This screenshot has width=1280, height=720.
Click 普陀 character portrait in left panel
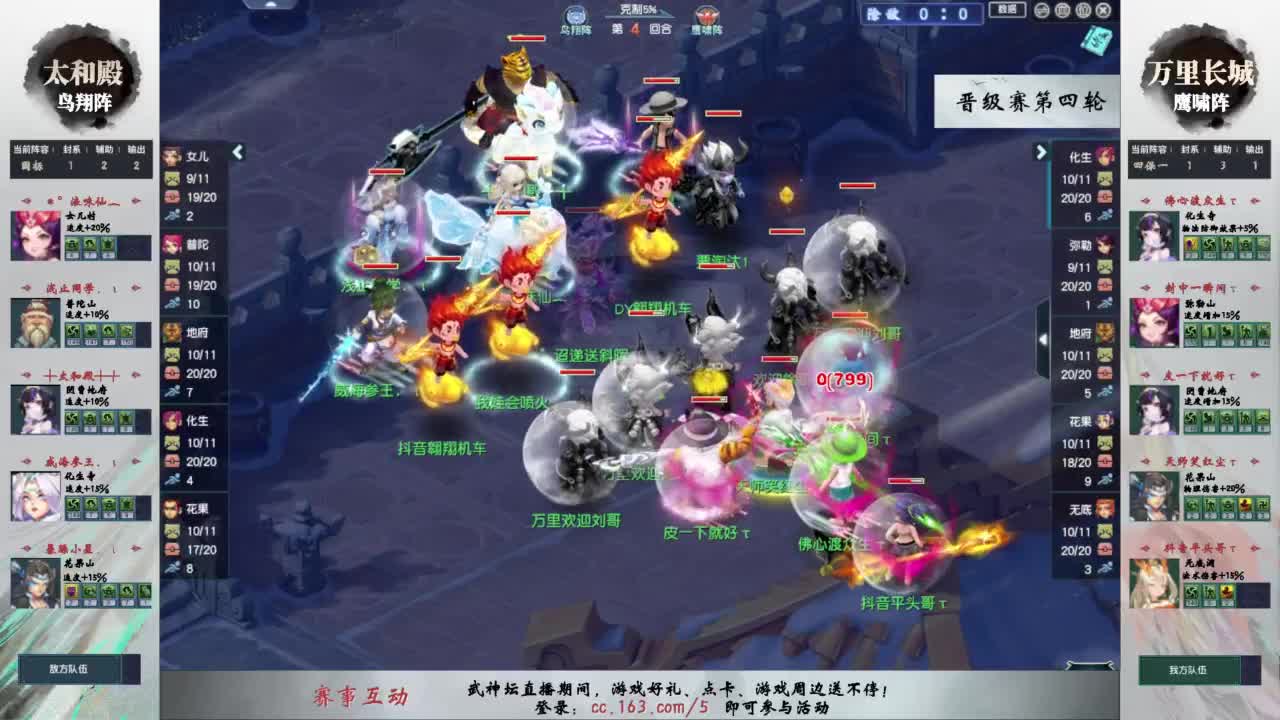click(x=170, y=244)
